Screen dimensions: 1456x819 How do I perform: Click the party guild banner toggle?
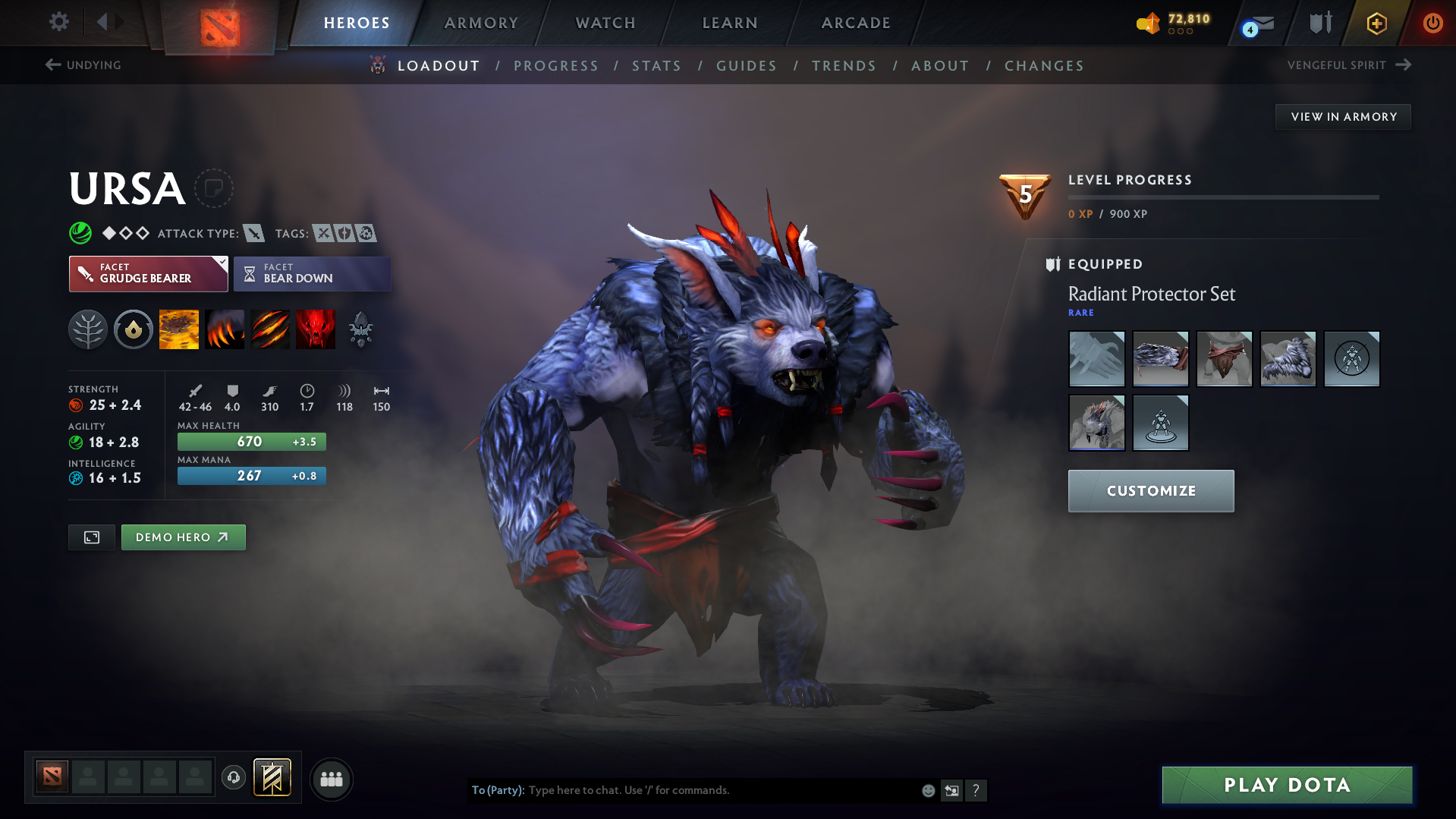point(272,777)
